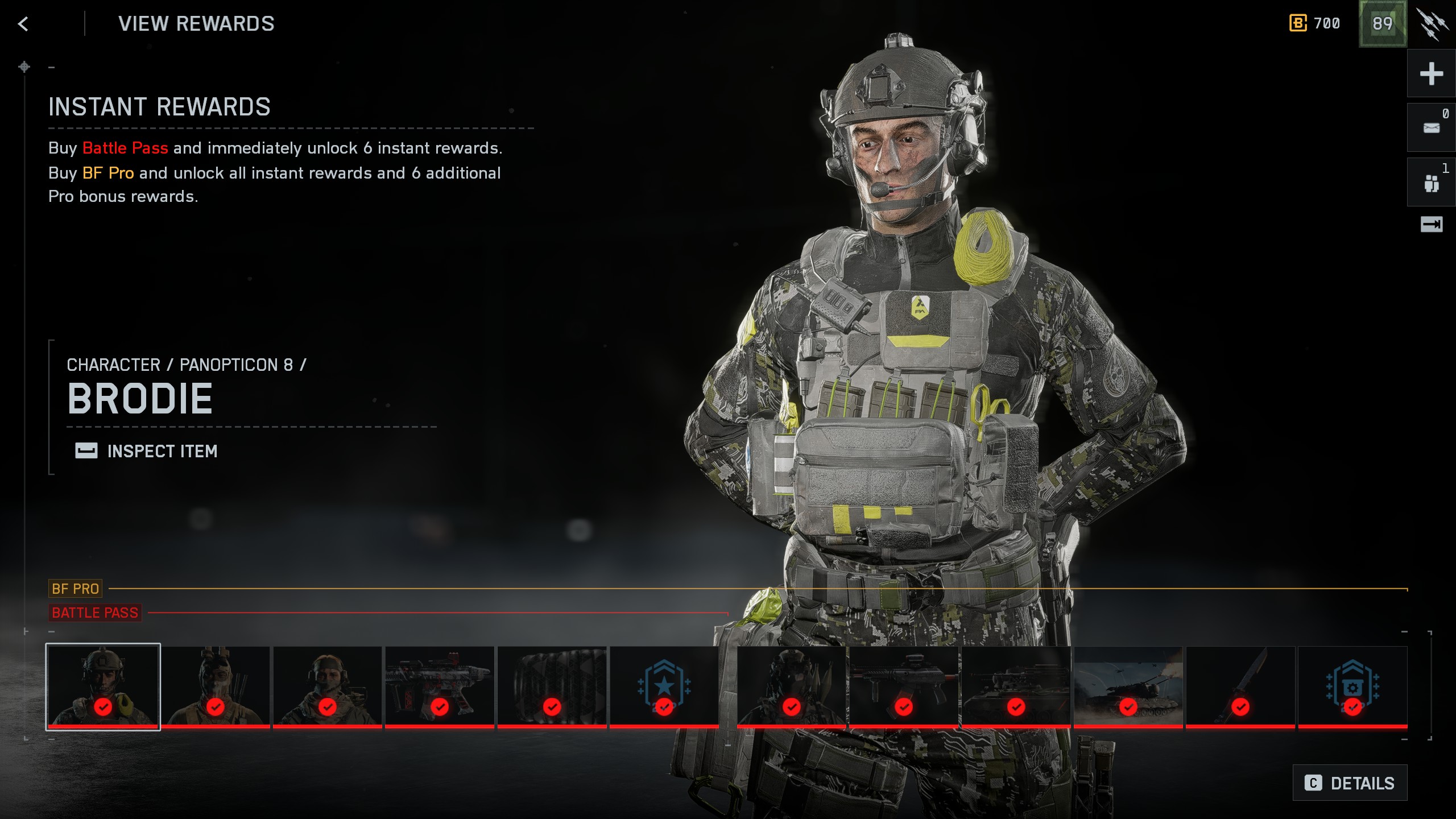Click the plus button in the sidebar

coord(1431,74)
